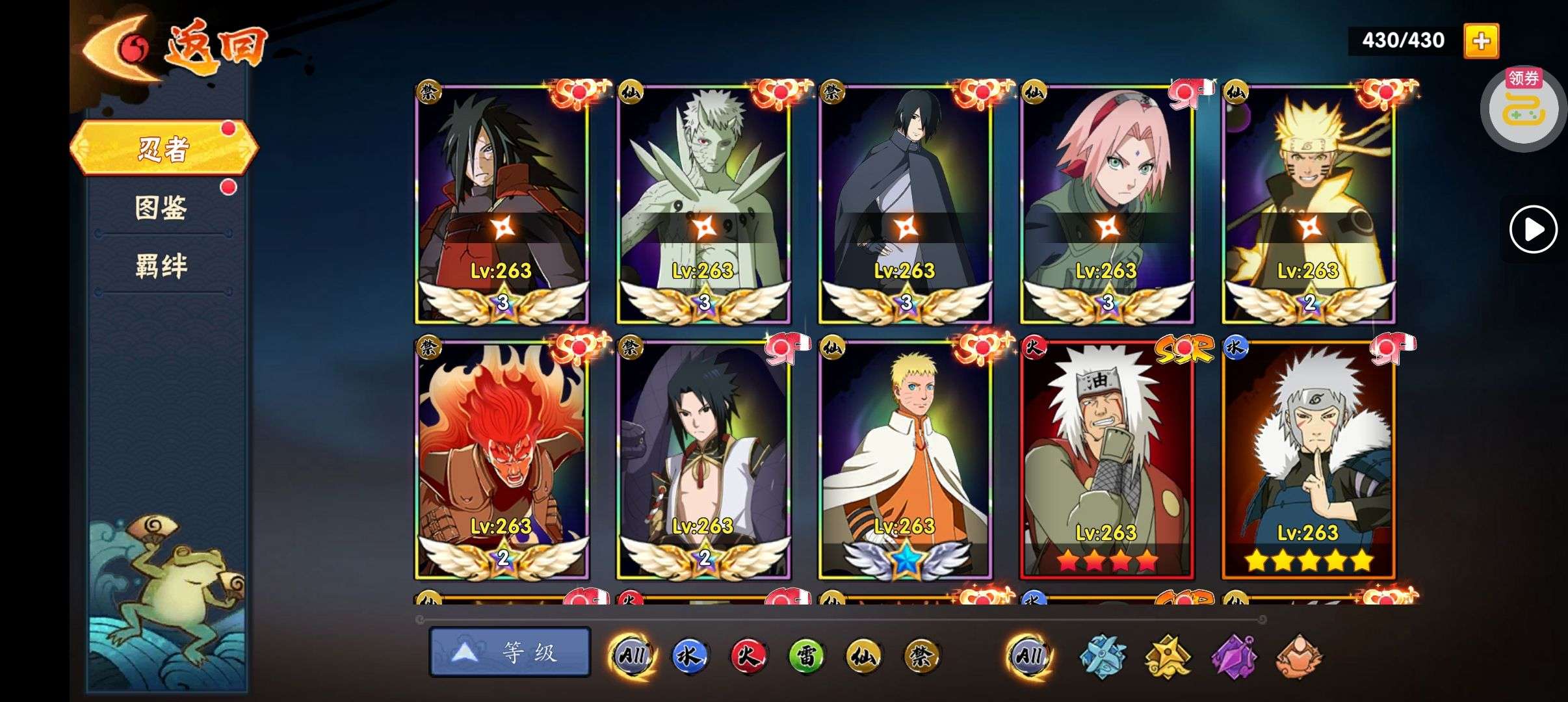Select the 忍者 tab

pos(163,148)
